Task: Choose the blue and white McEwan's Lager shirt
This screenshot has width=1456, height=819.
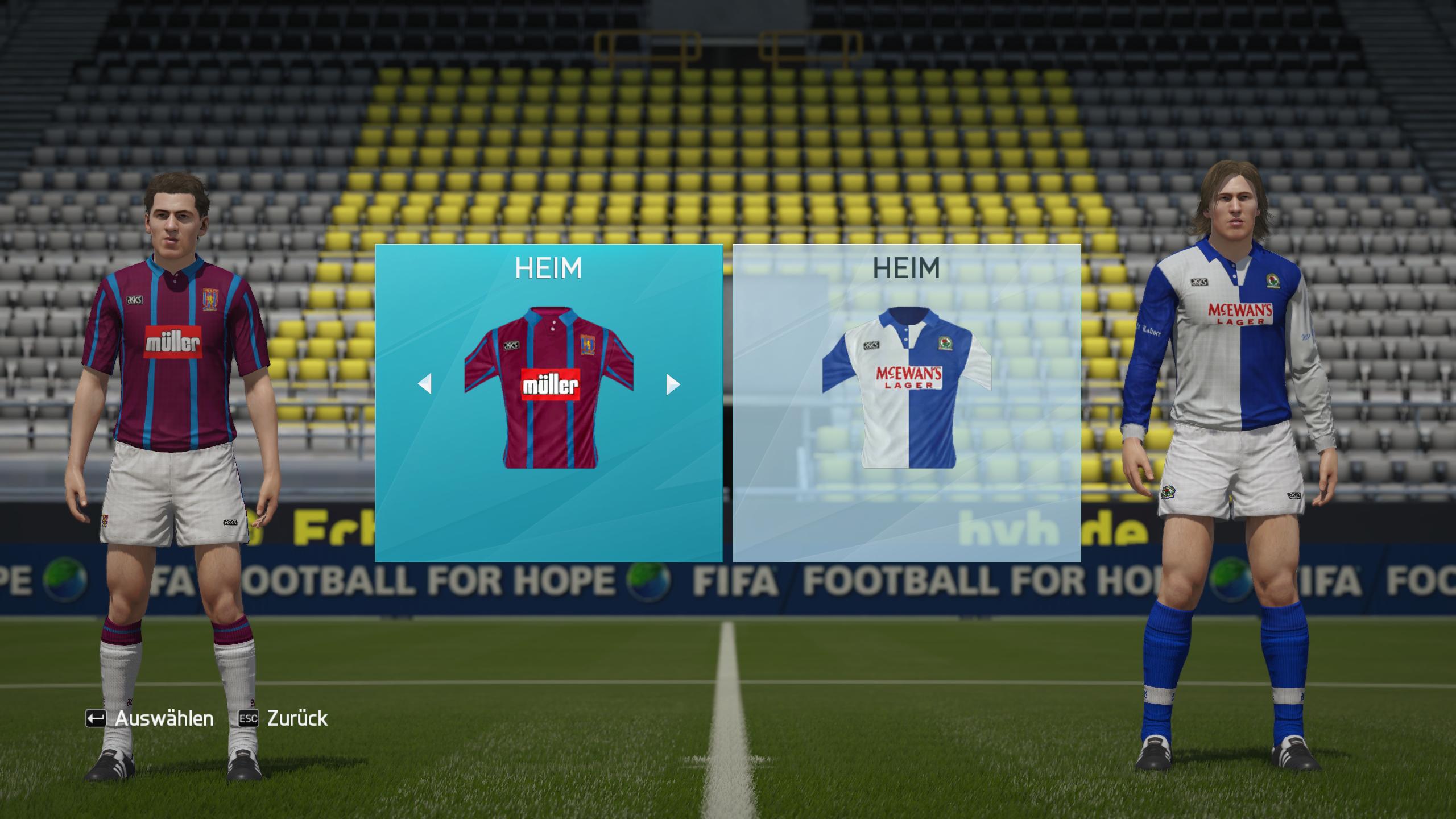Action: [907, 388]
